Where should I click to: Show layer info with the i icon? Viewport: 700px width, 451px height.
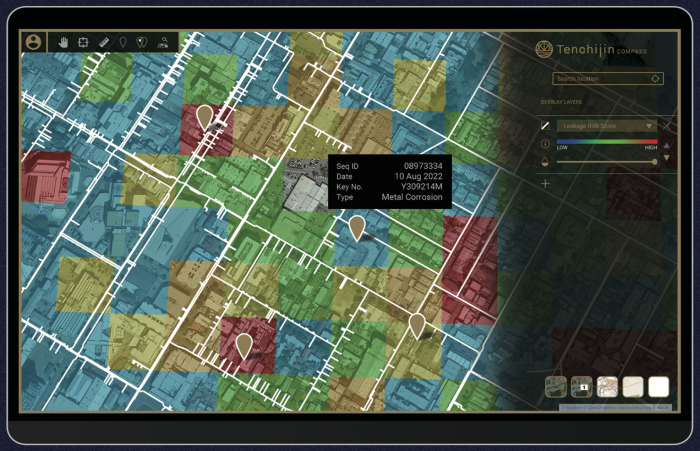pos(545,145)
